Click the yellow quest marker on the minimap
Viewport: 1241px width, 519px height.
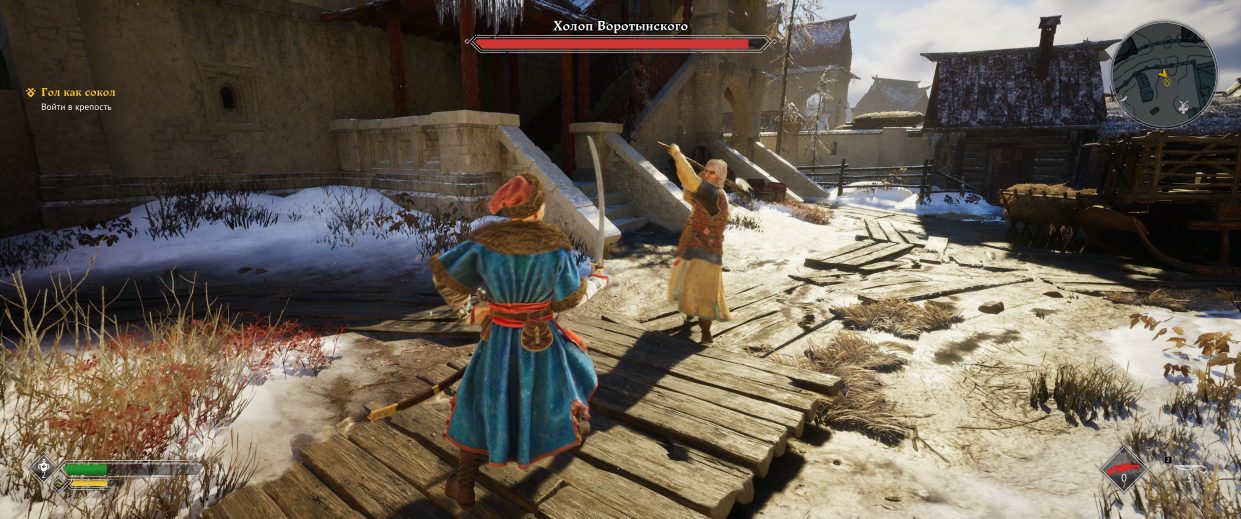coord(1165,74)
